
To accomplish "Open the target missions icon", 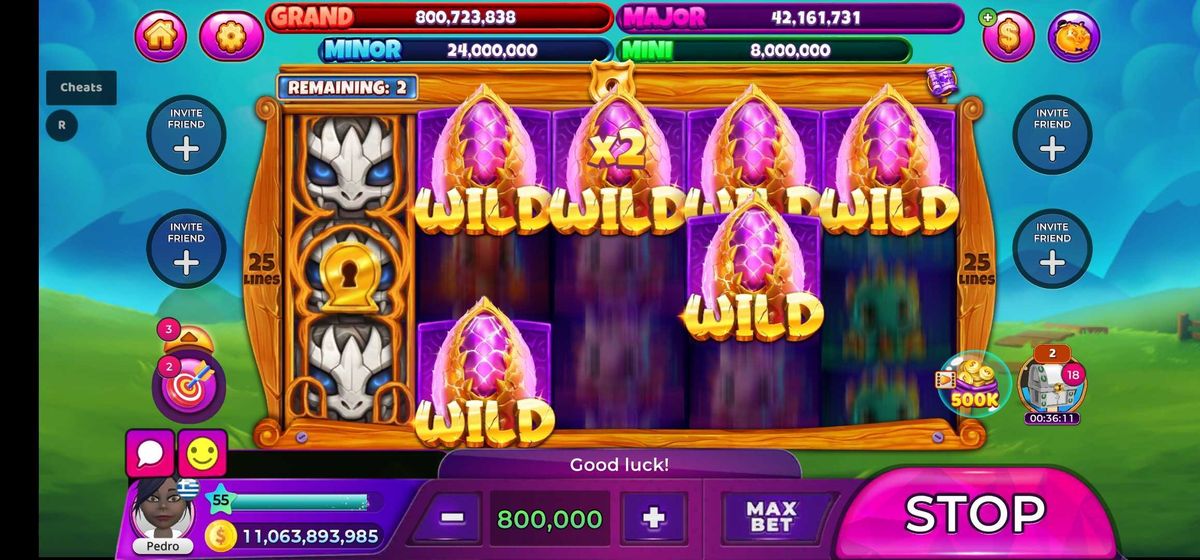I will pos(187,387).
